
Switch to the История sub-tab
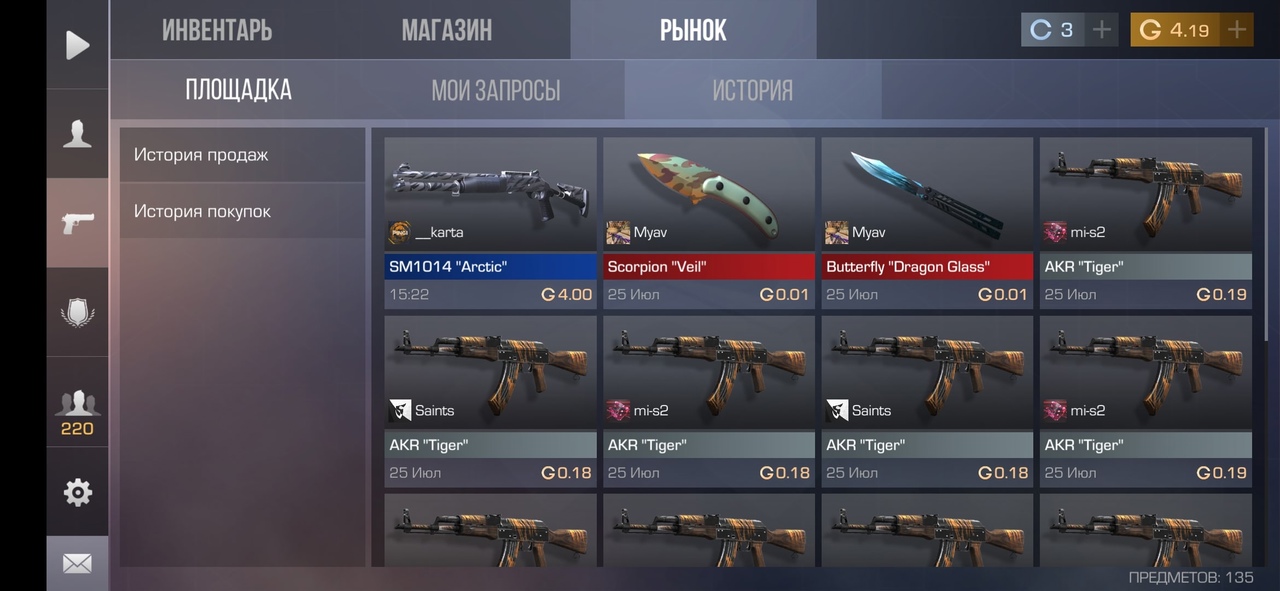[x=752, y=90]
